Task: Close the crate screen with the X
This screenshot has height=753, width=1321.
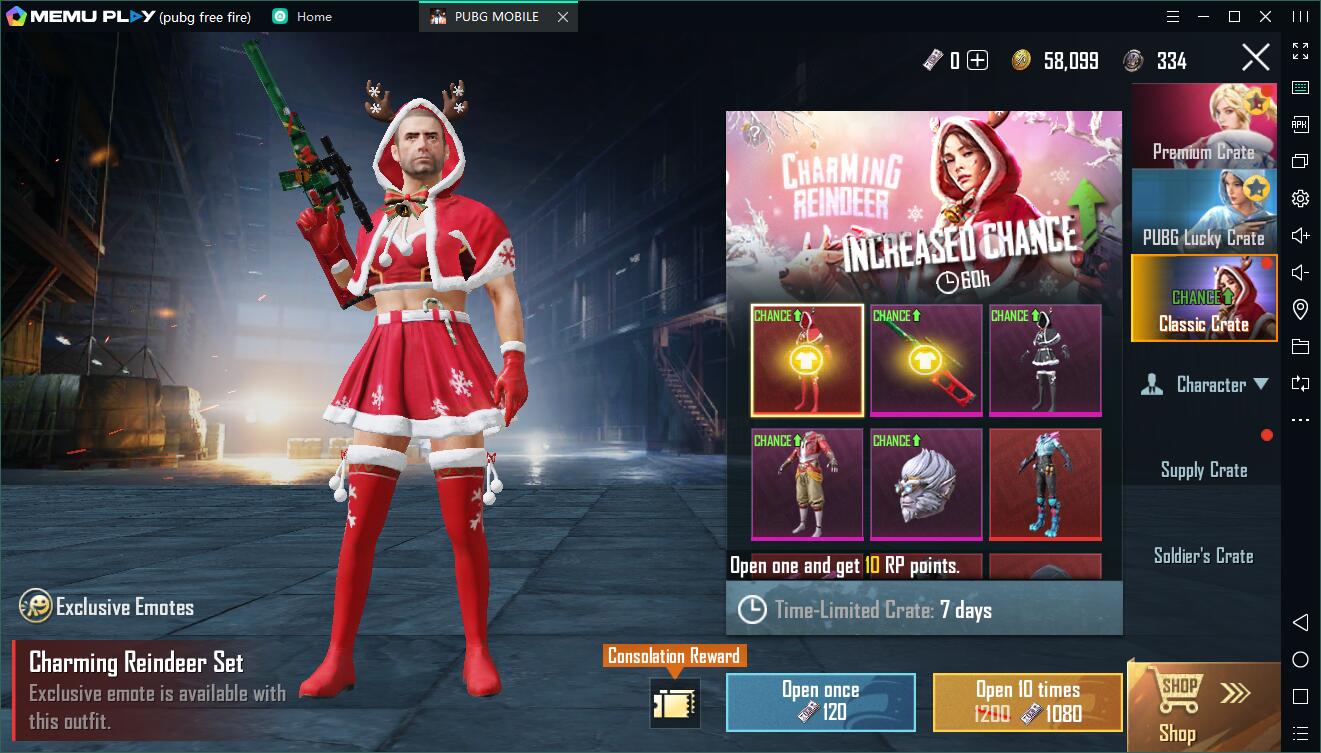Action: (x=1255, y=58)
